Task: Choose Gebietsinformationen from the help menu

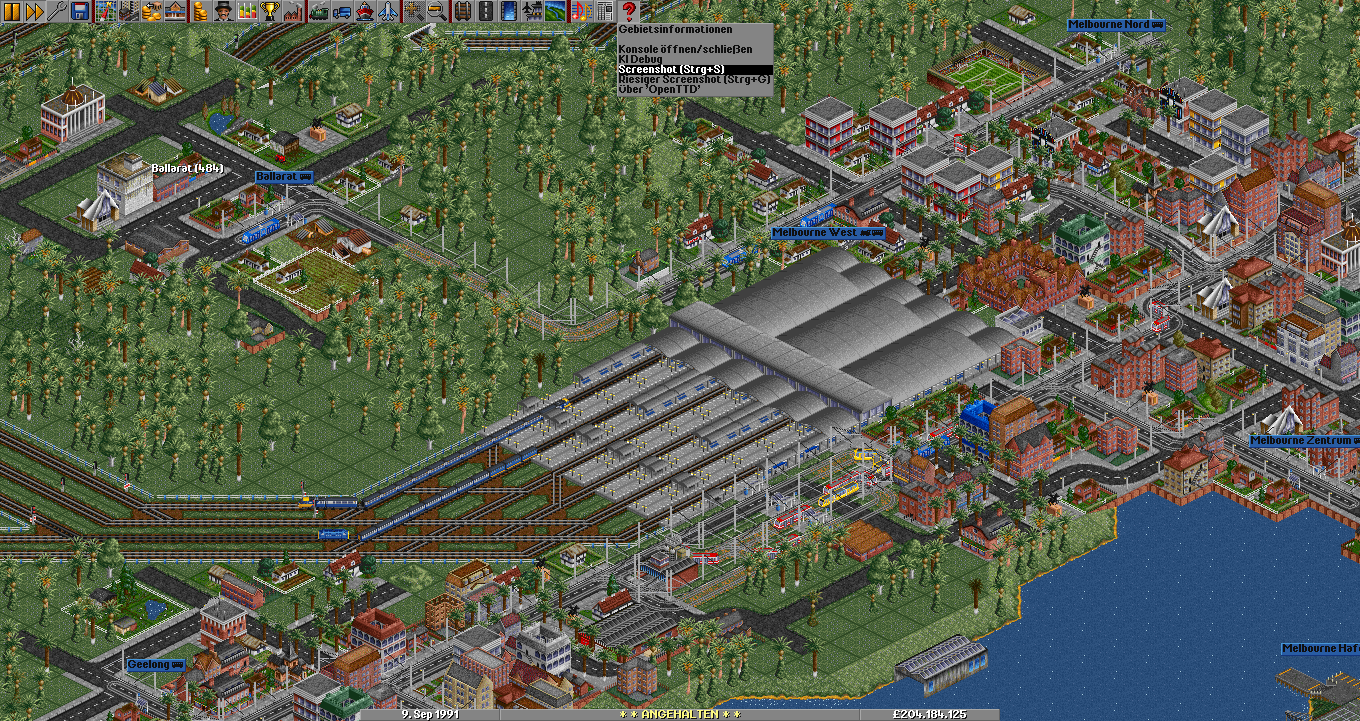Action: point(675,30)
